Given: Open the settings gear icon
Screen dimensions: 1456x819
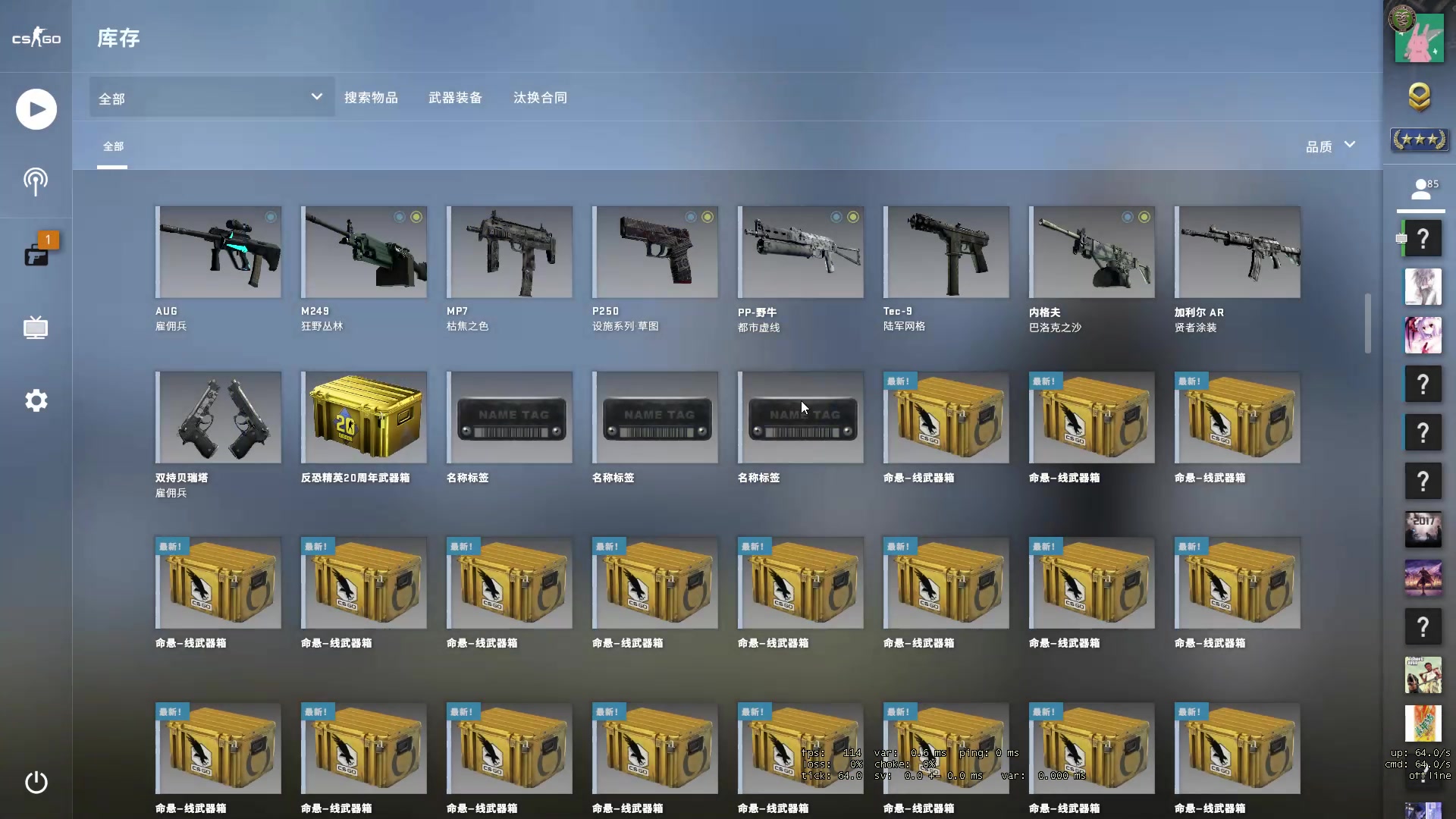Looking at the screenshot, I should click(x=36, y=400).
